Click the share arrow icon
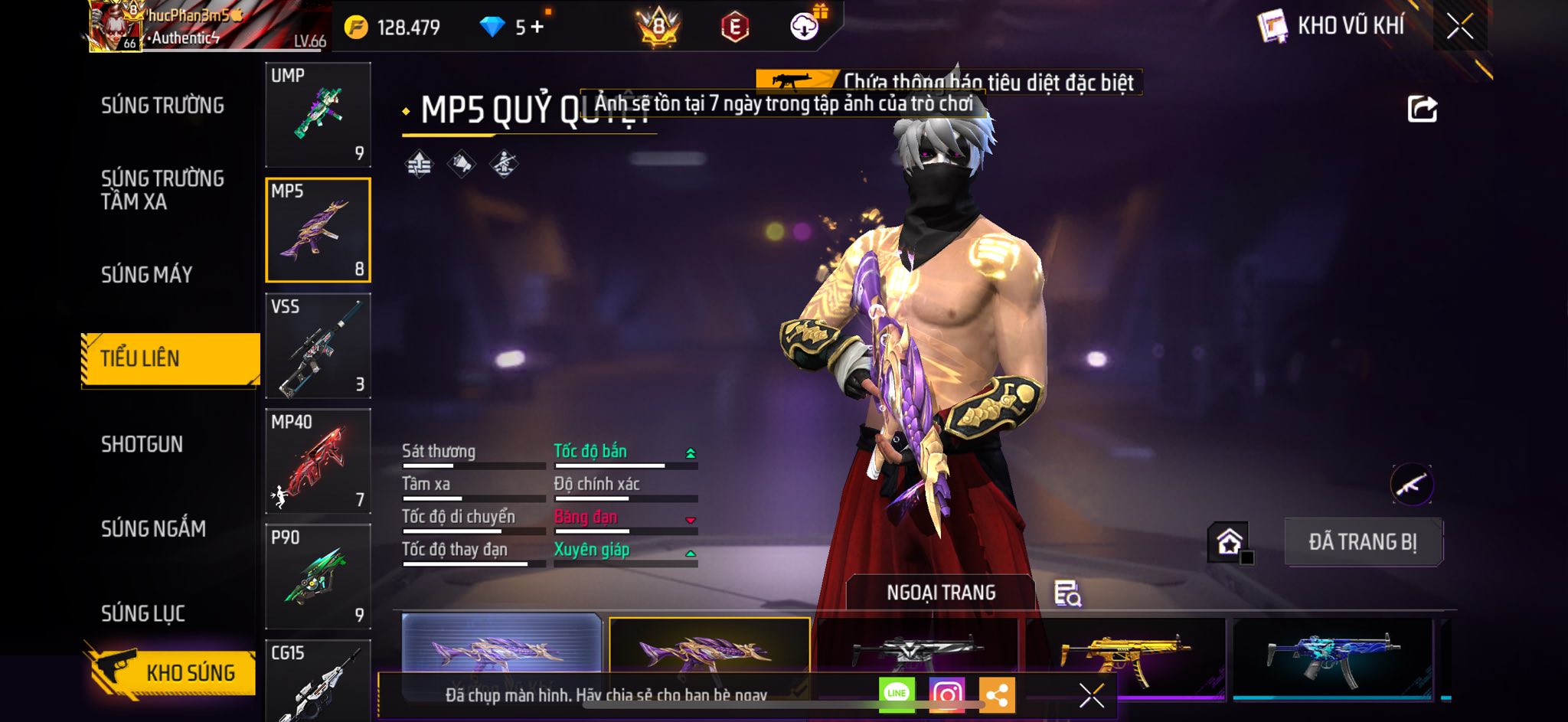 (x=1422, y=109)
